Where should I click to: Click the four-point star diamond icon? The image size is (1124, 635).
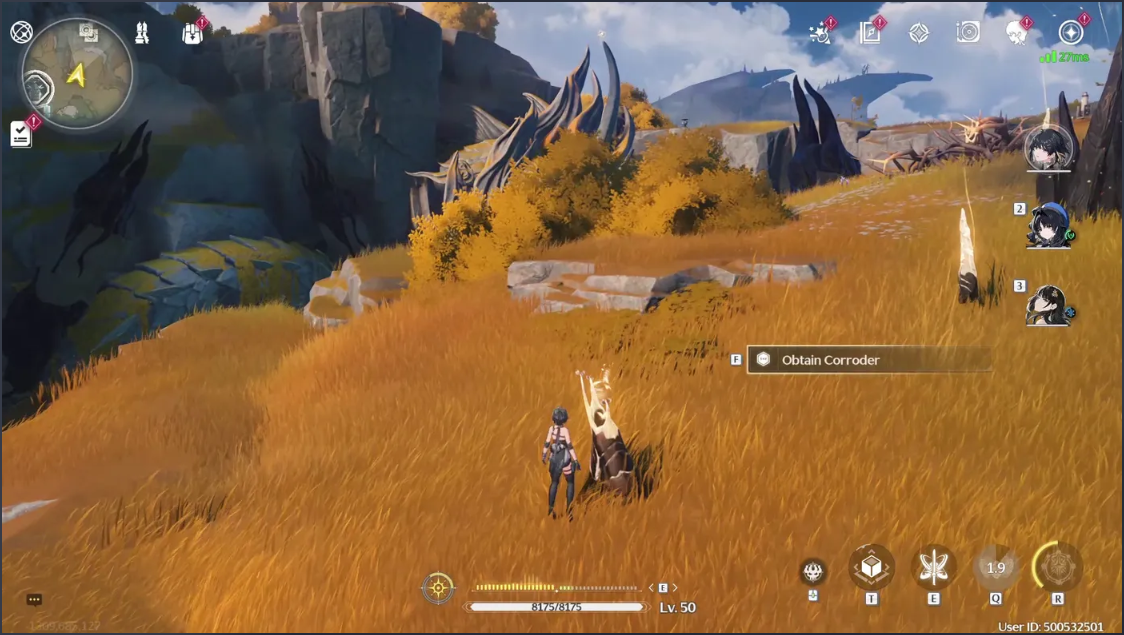[x=919, y=33]
